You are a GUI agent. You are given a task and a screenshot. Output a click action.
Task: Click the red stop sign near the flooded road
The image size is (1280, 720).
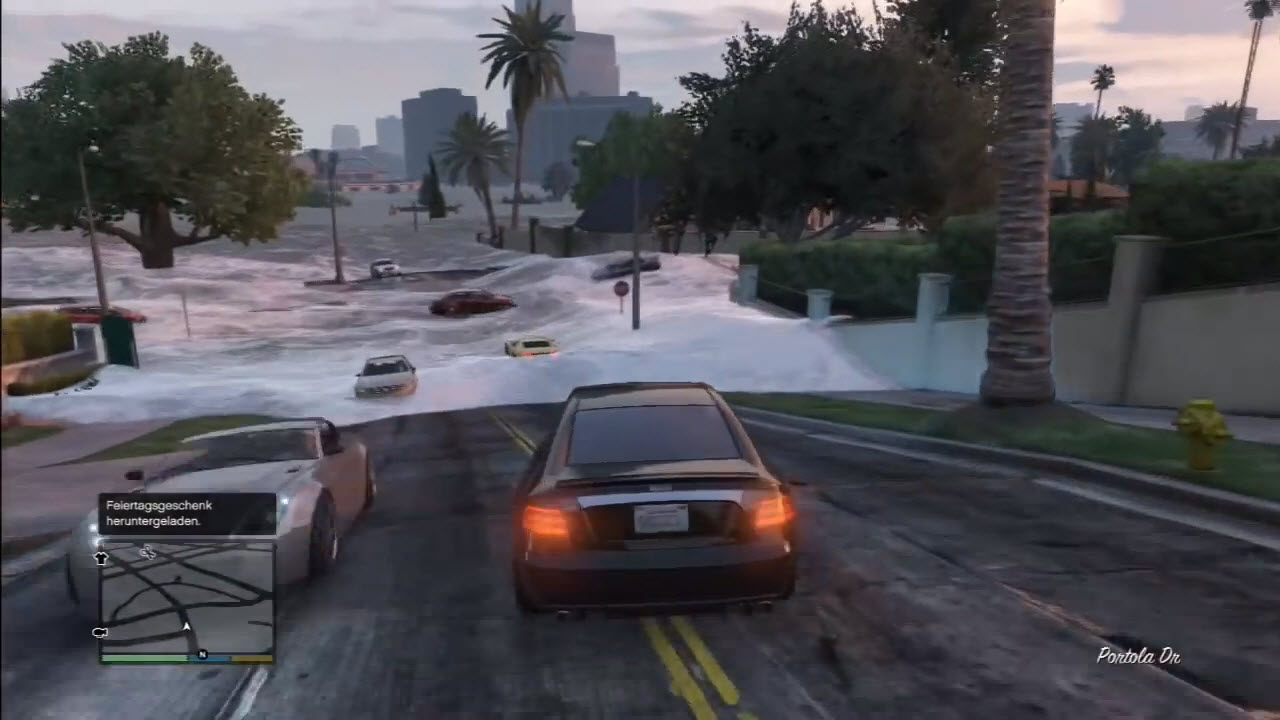click(x=620, y=287)
